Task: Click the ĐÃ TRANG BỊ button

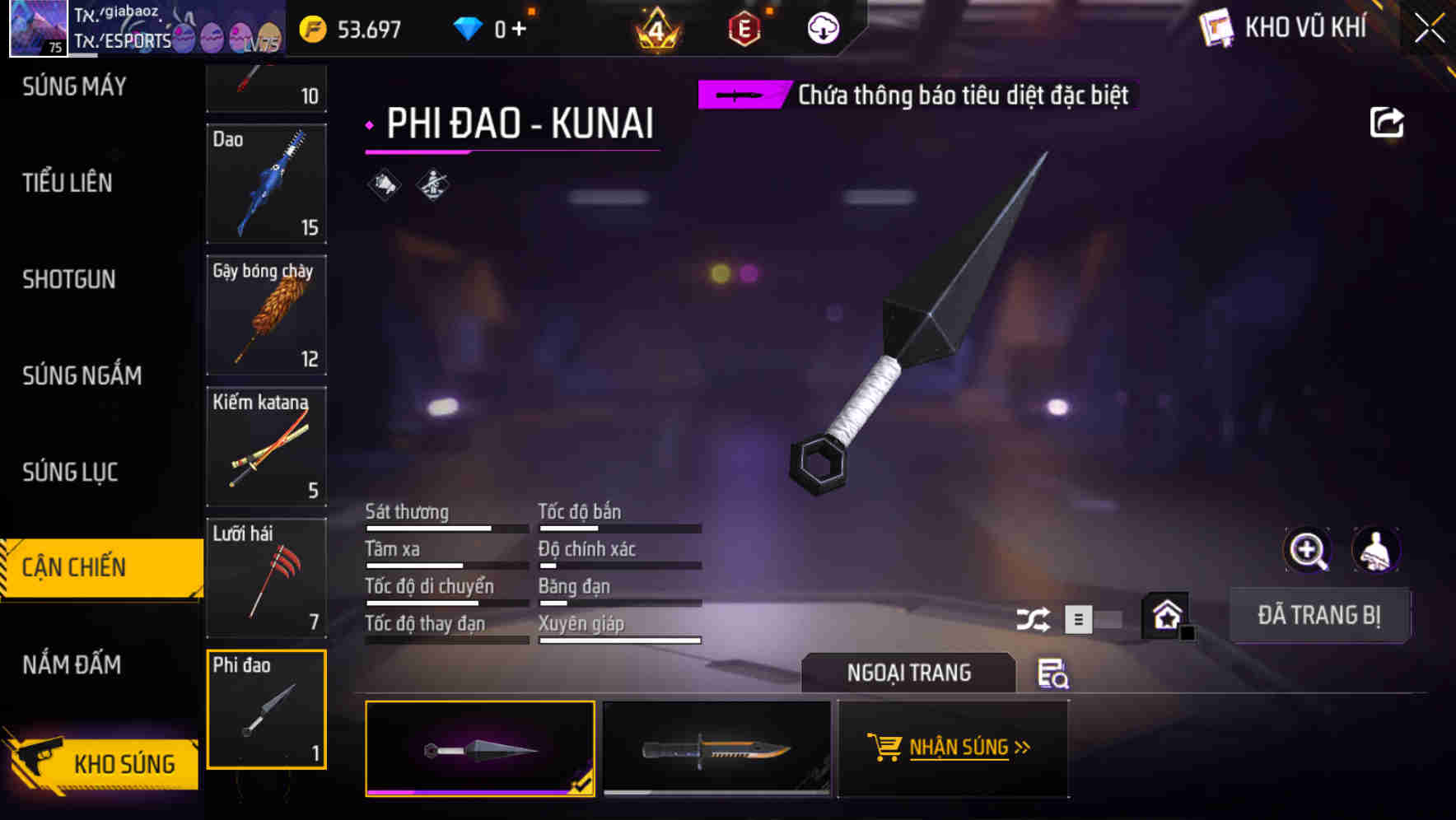Action: (x=1320, y=614)
